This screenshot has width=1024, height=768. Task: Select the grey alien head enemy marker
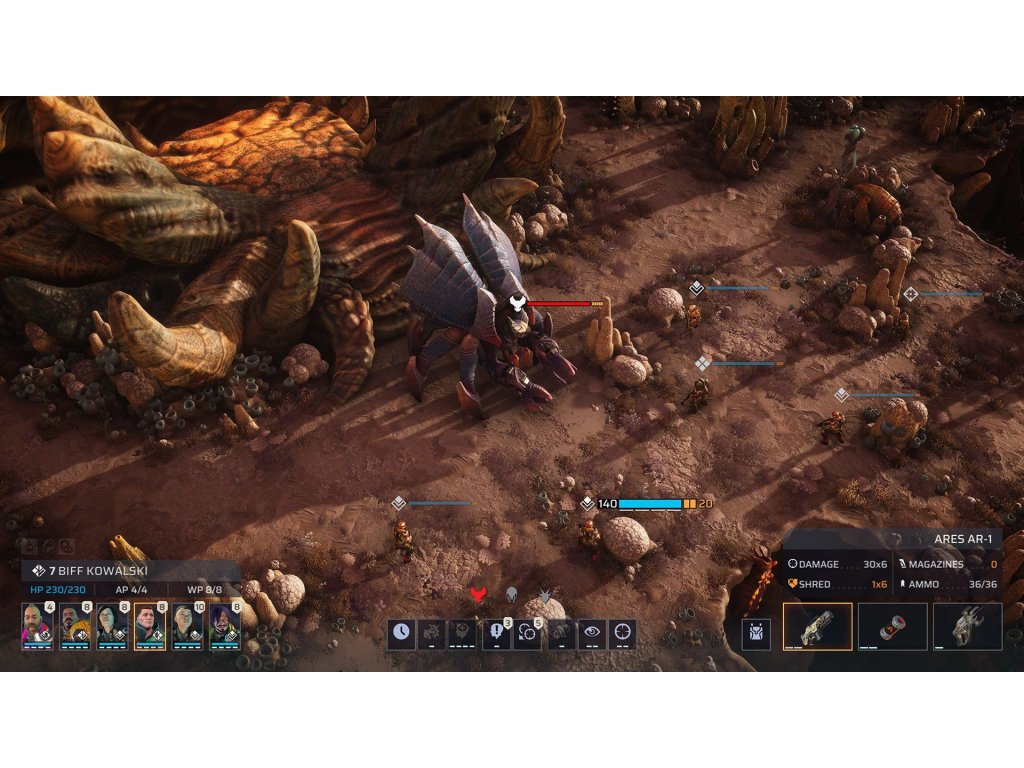click(x=511, y=595)
